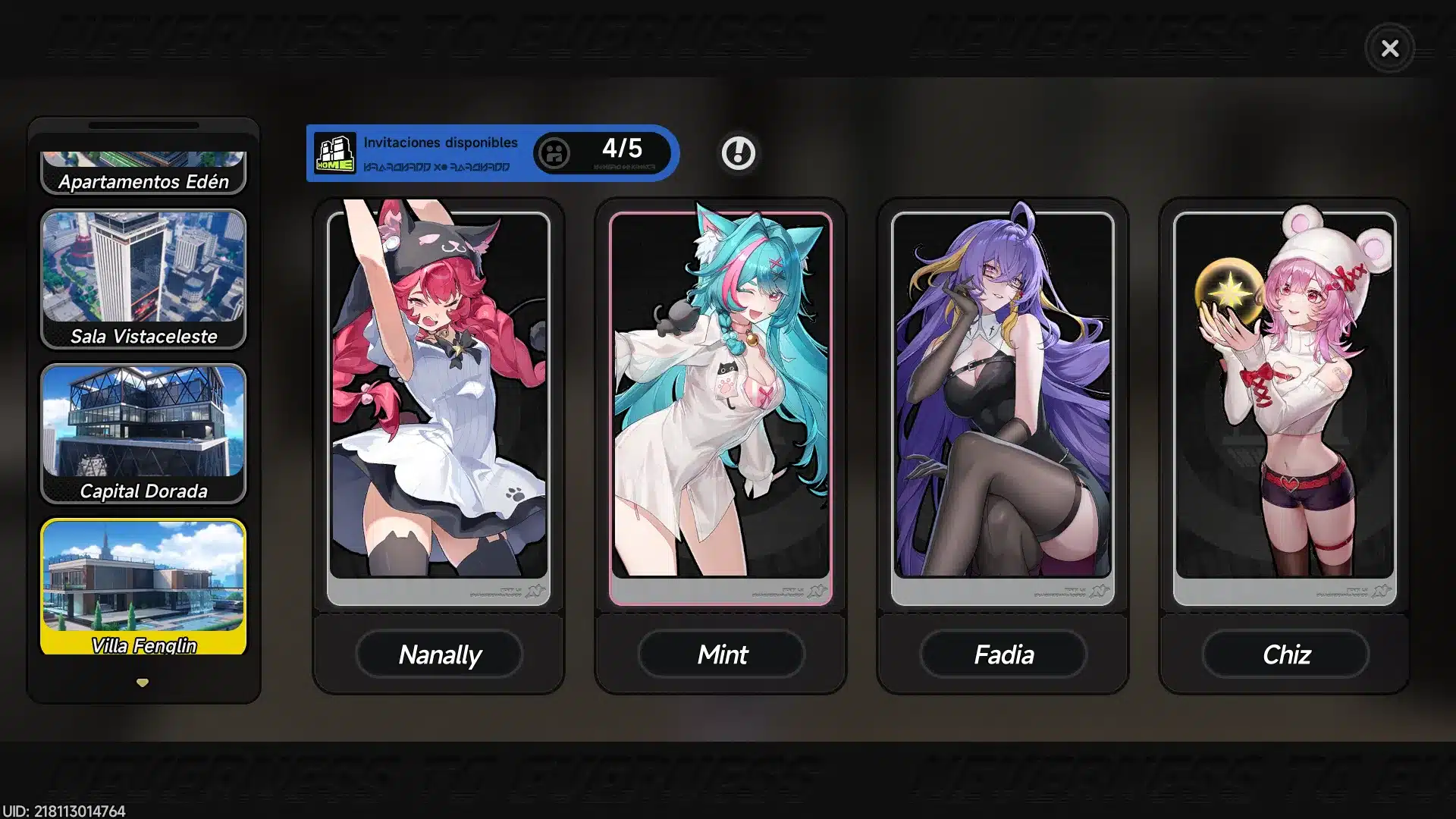This screenshot has width=1456, height=819.
Task: Click the Chiz name button
Action: click(1285, 654)
